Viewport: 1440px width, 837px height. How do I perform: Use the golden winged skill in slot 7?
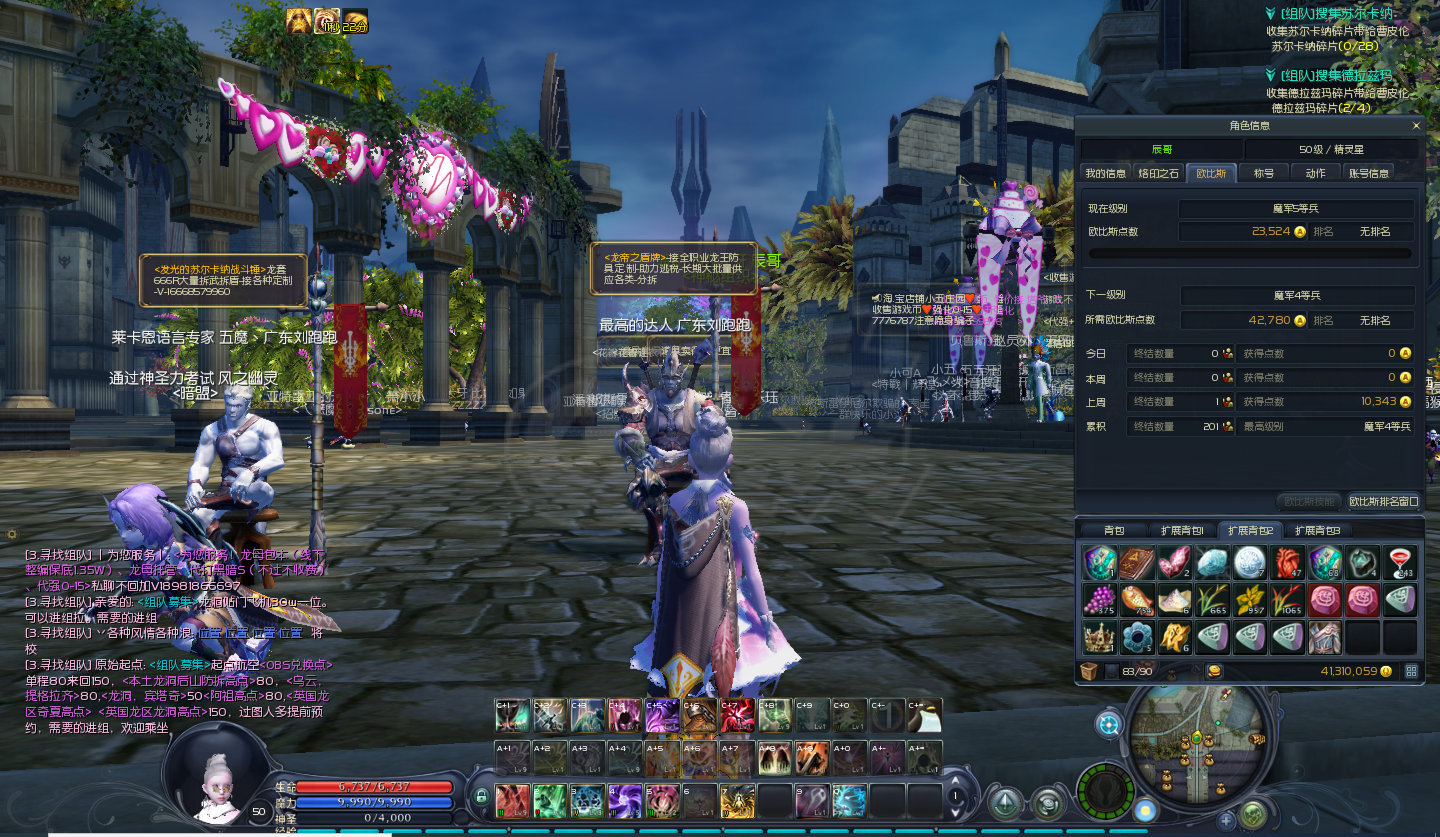[x=738, y=800]
